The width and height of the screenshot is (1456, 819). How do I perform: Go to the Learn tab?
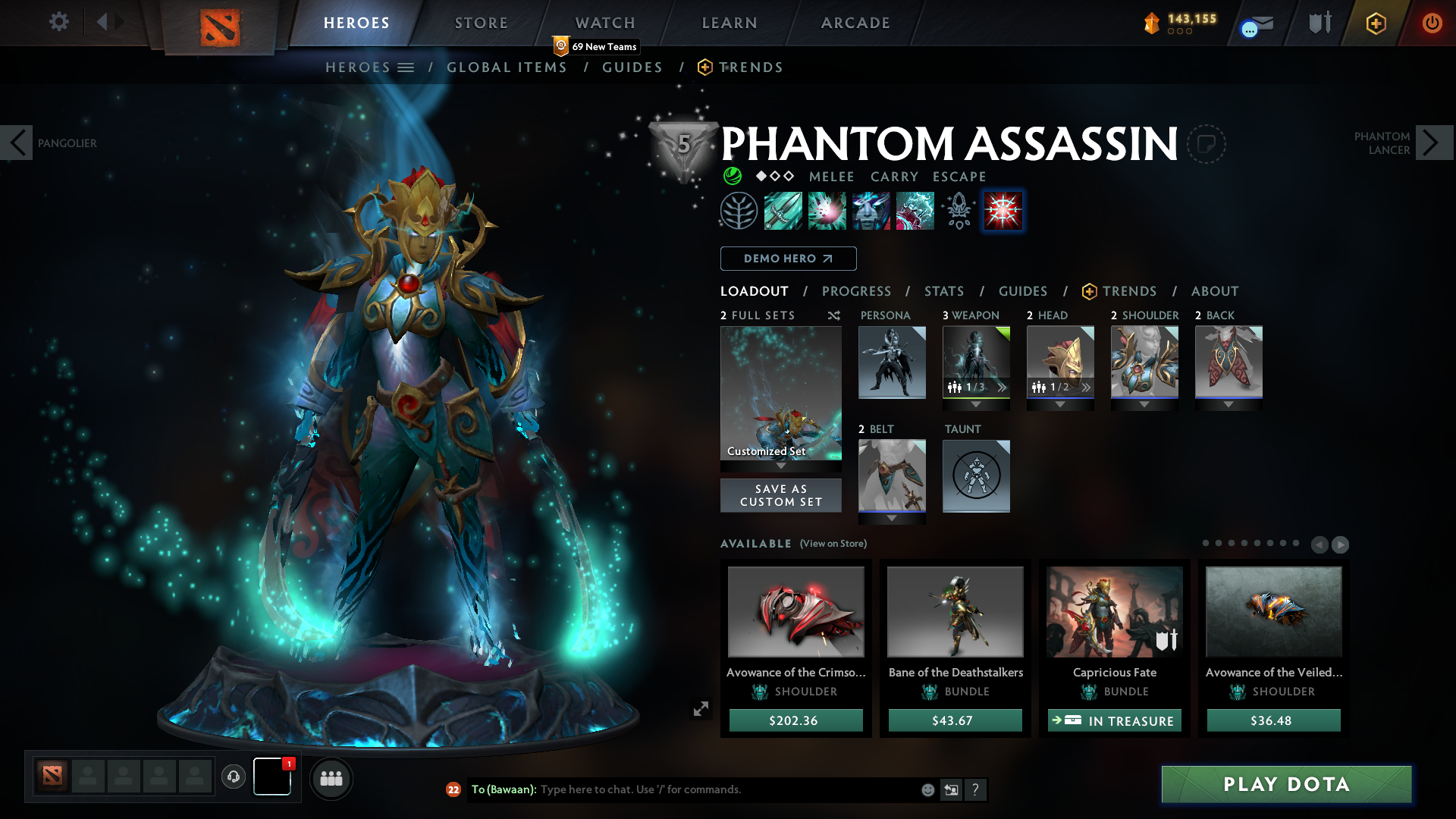pos(730,23)
